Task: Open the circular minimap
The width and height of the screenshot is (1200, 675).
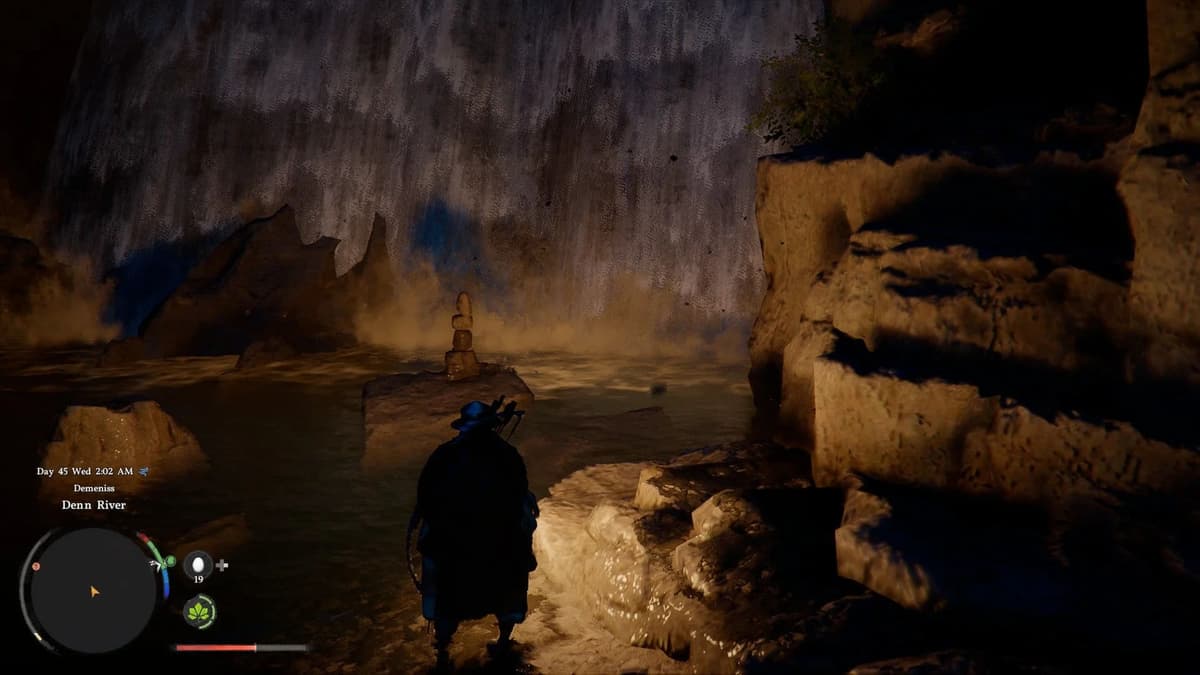Action: click(92, 591)
